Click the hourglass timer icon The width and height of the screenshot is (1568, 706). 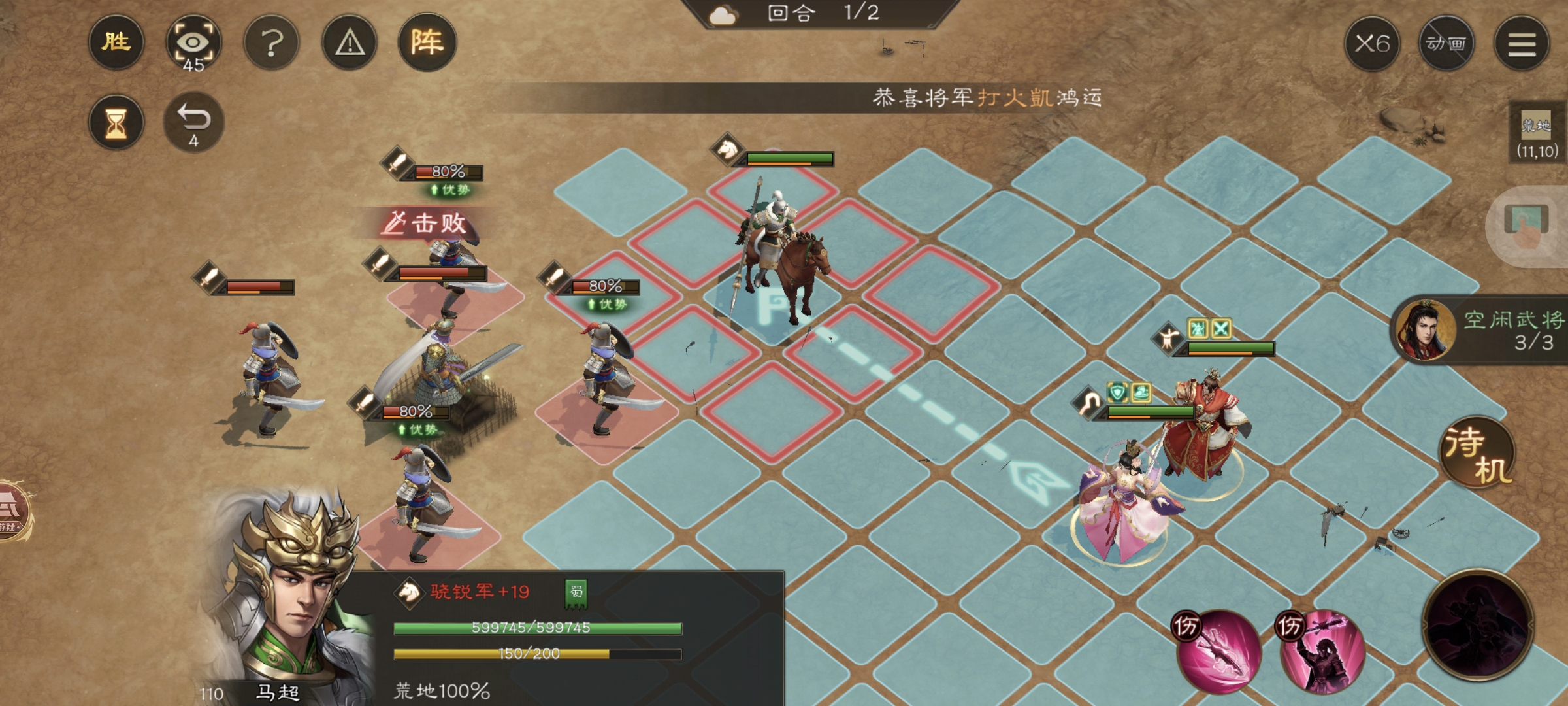(x=116, y=123)
